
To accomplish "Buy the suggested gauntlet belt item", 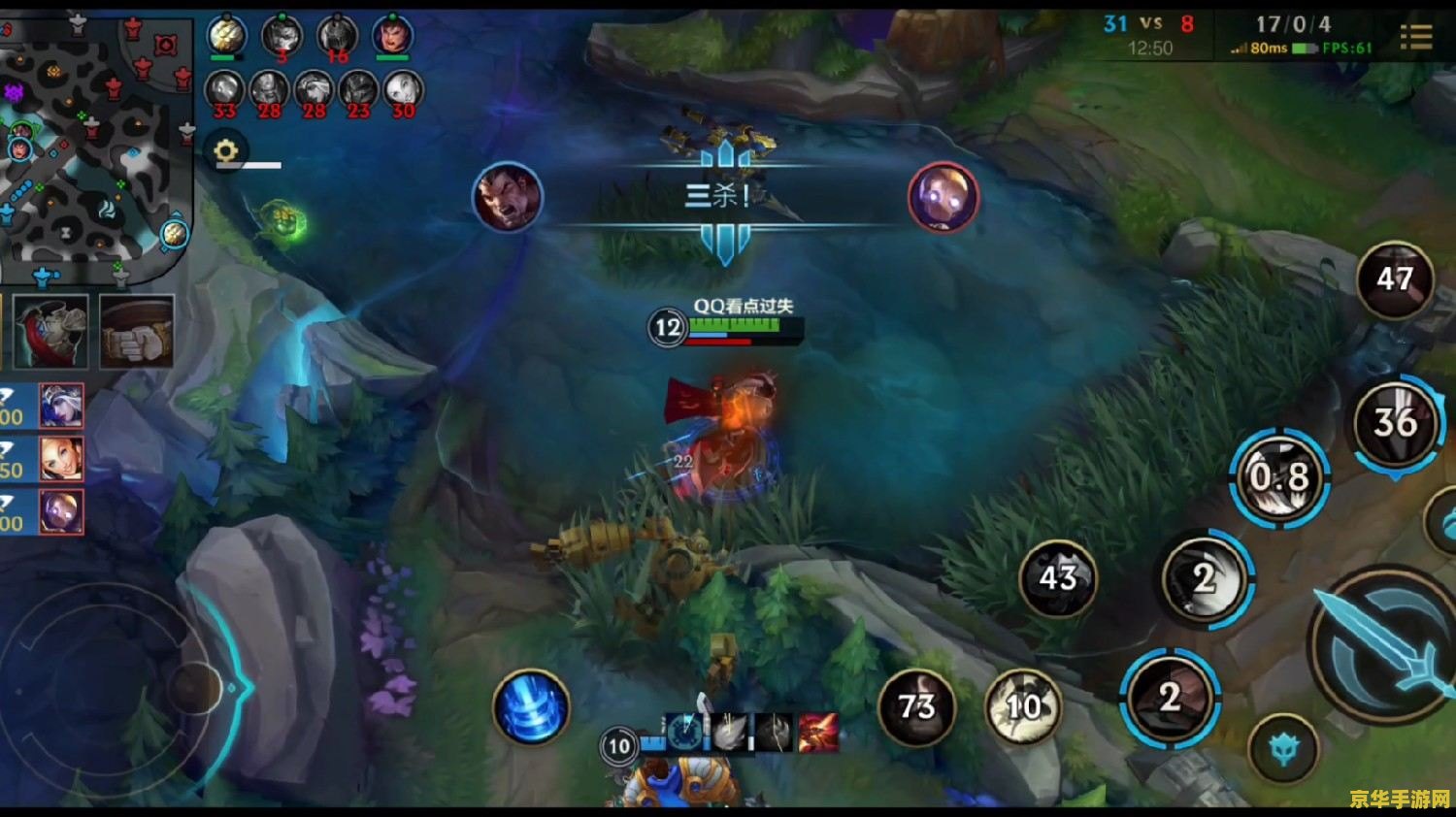I will pyautogui.click(x=137, y=332).
